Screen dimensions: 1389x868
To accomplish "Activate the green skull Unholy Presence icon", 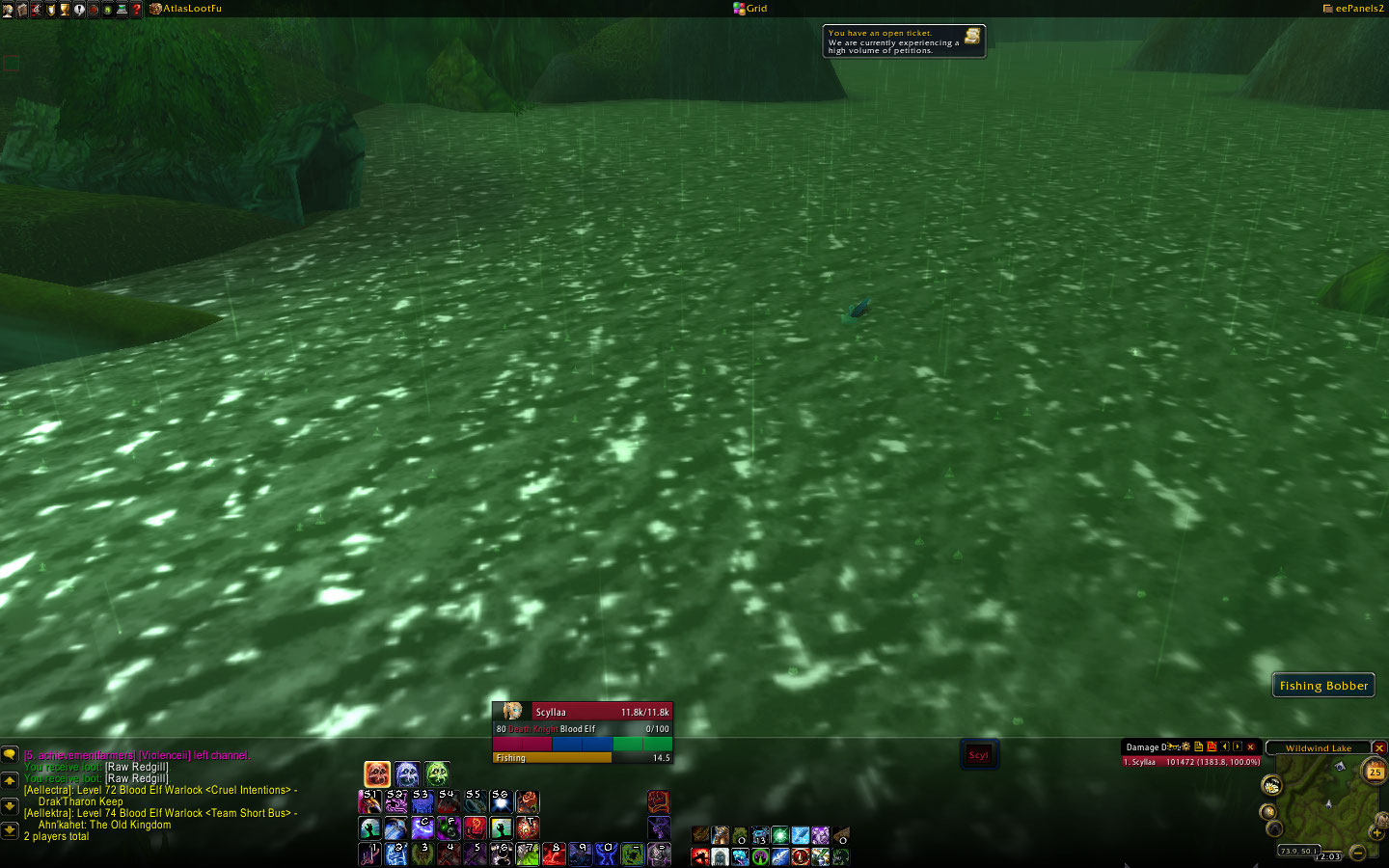I will (x=437, y=773).
